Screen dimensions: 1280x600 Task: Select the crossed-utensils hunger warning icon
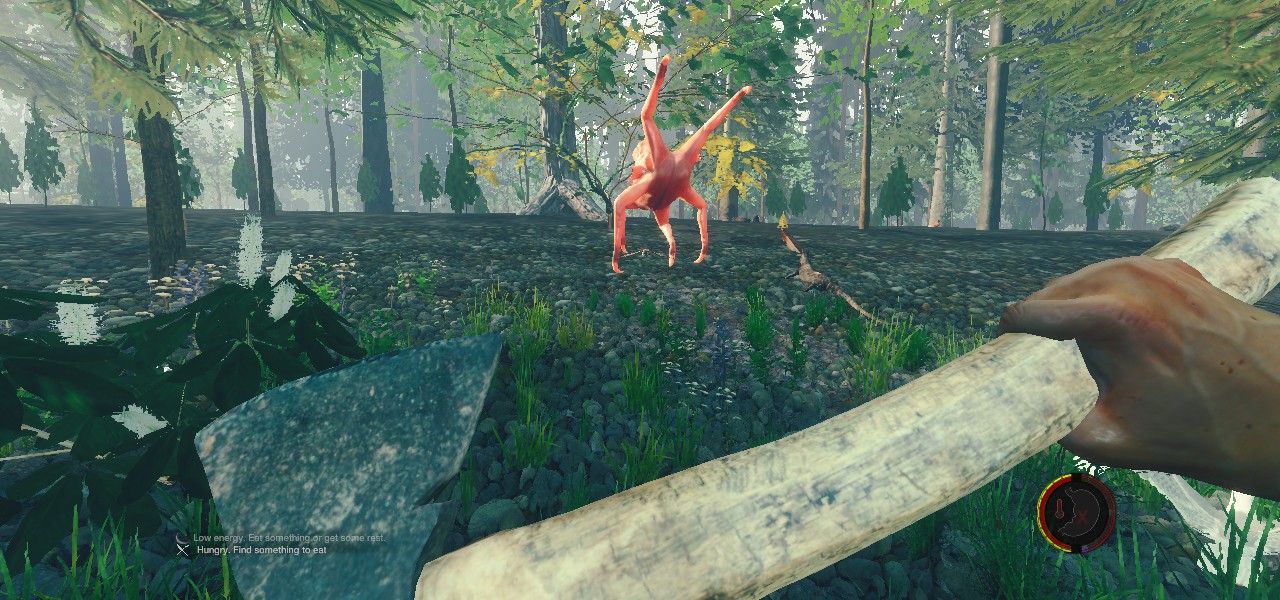(183, 548)
